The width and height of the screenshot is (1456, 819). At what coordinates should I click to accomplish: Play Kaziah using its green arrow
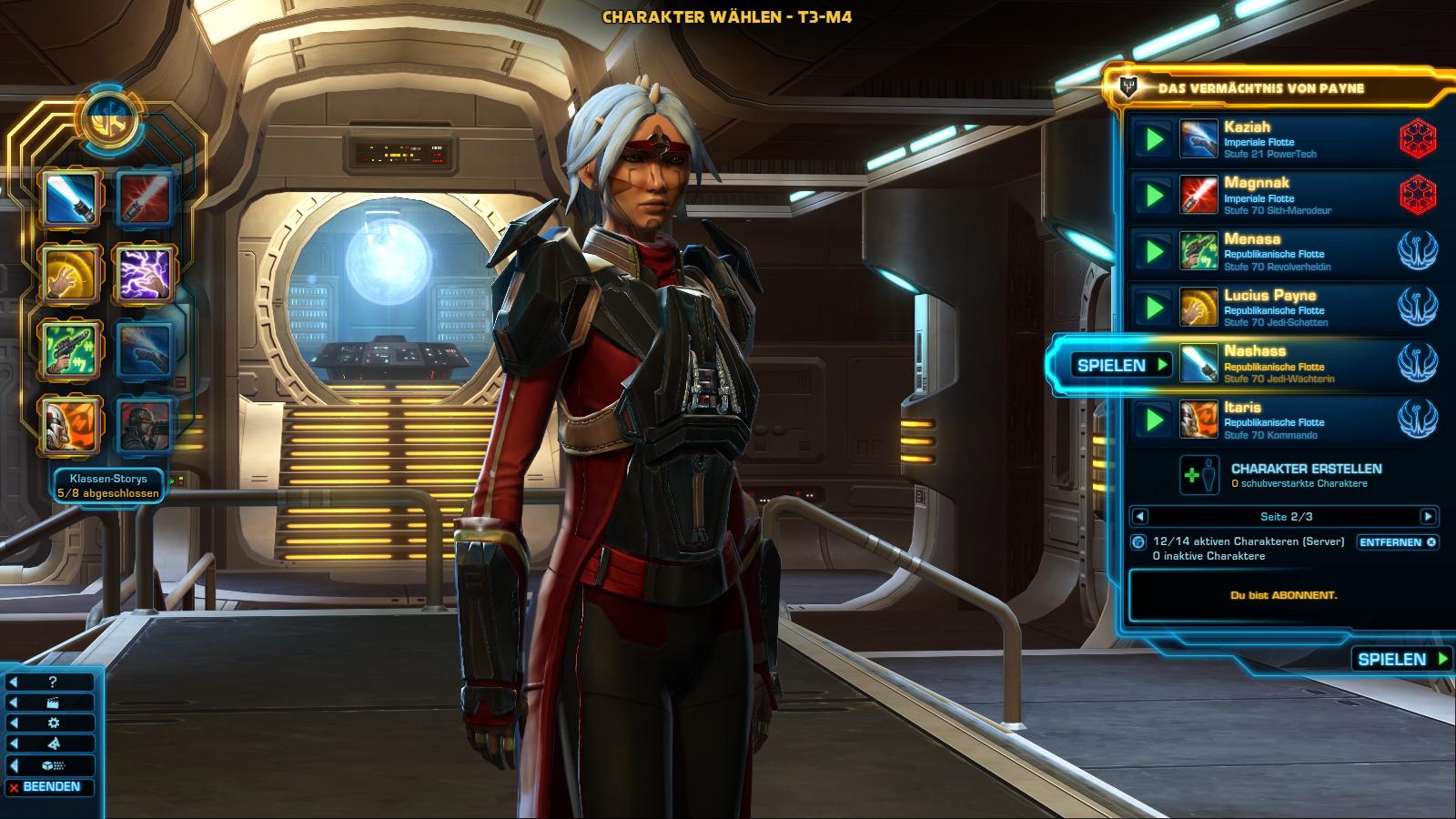point(1154,139)
